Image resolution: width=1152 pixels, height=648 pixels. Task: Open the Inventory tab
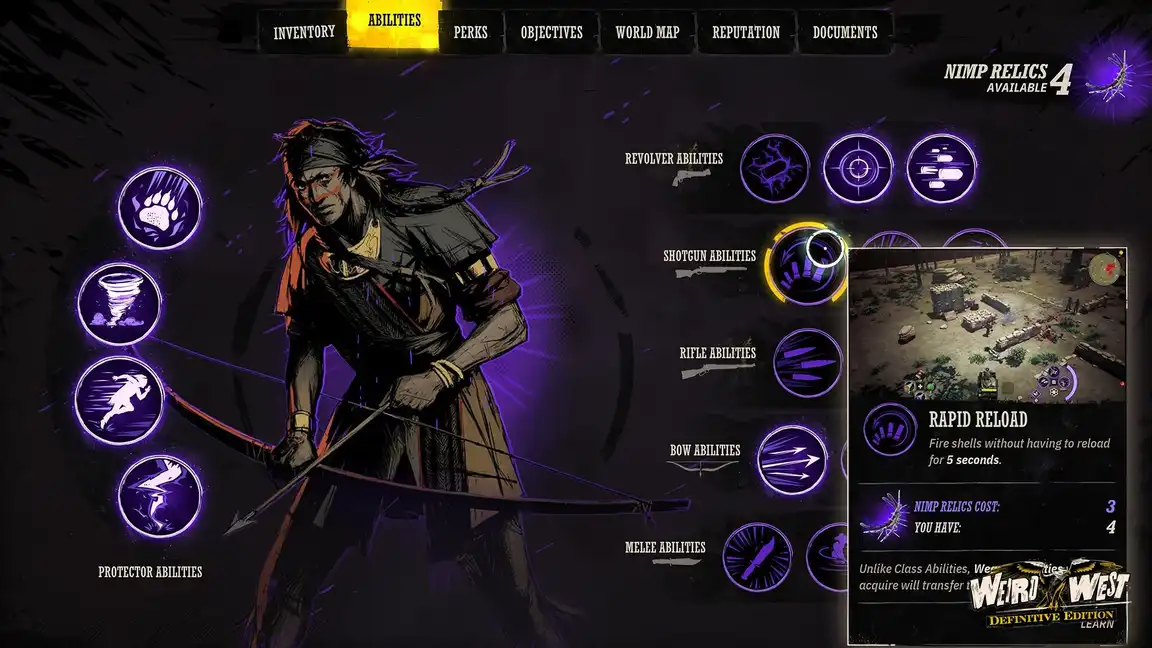point(304,32)
